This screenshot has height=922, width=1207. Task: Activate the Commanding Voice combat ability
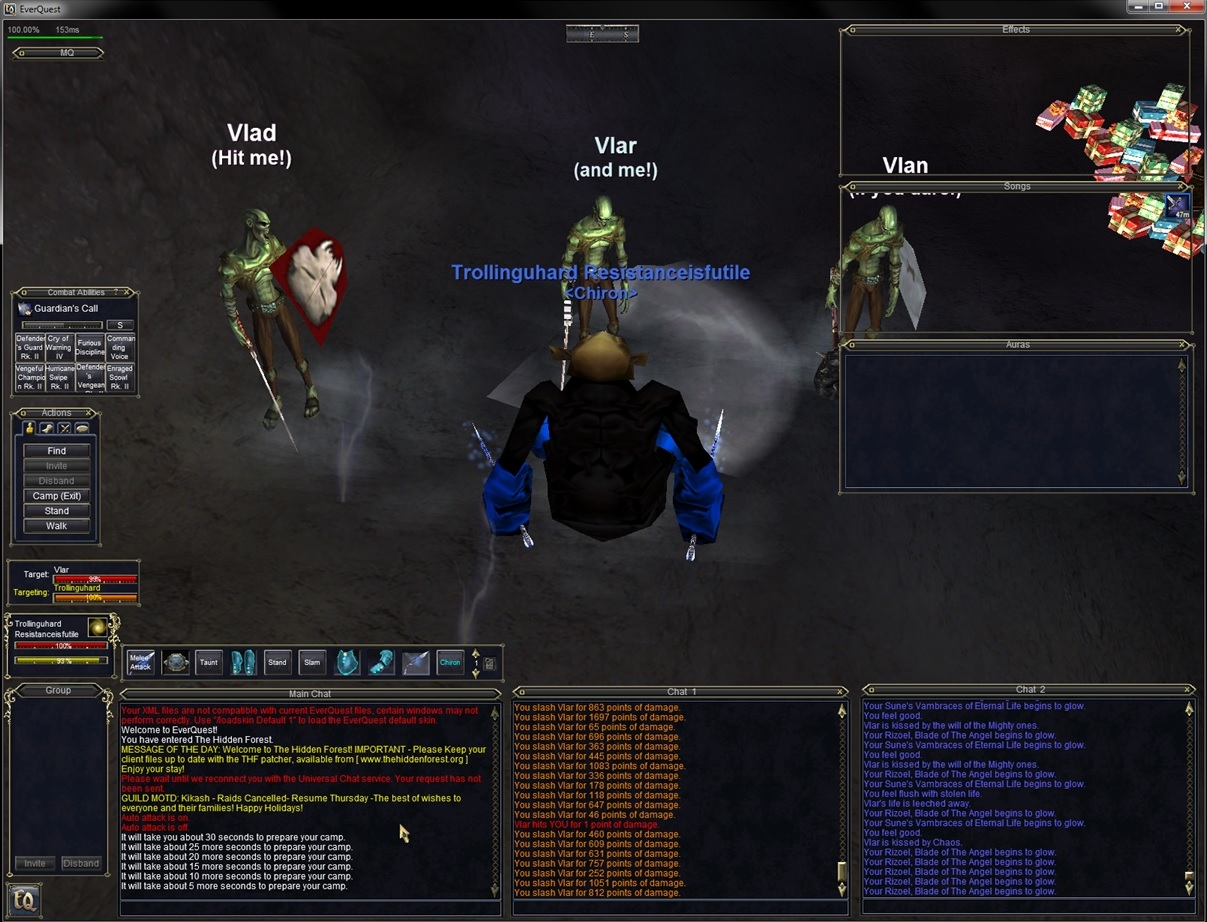click(x=120, y=347)
